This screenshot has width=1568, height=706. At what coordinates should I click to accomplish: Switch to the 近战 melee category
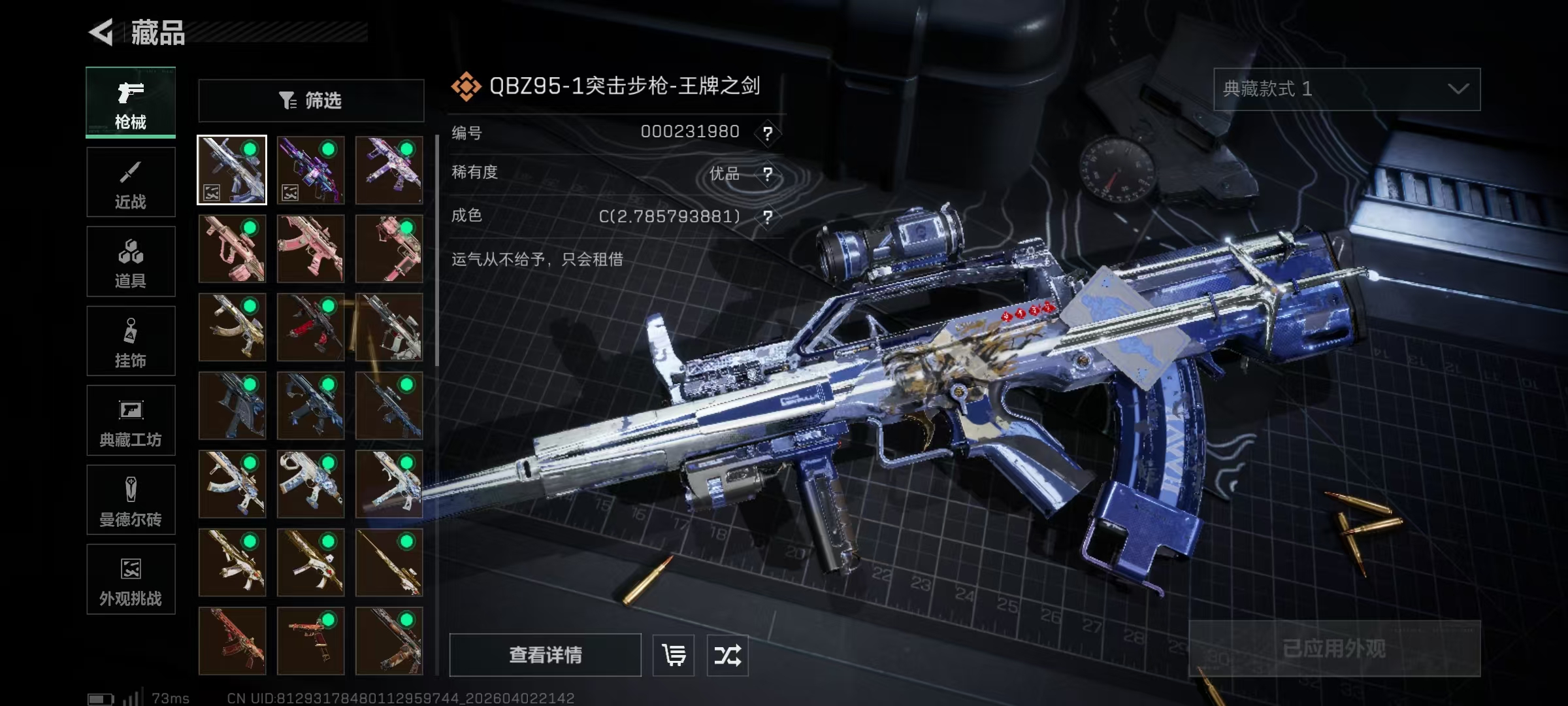click(x=131, y=182)
